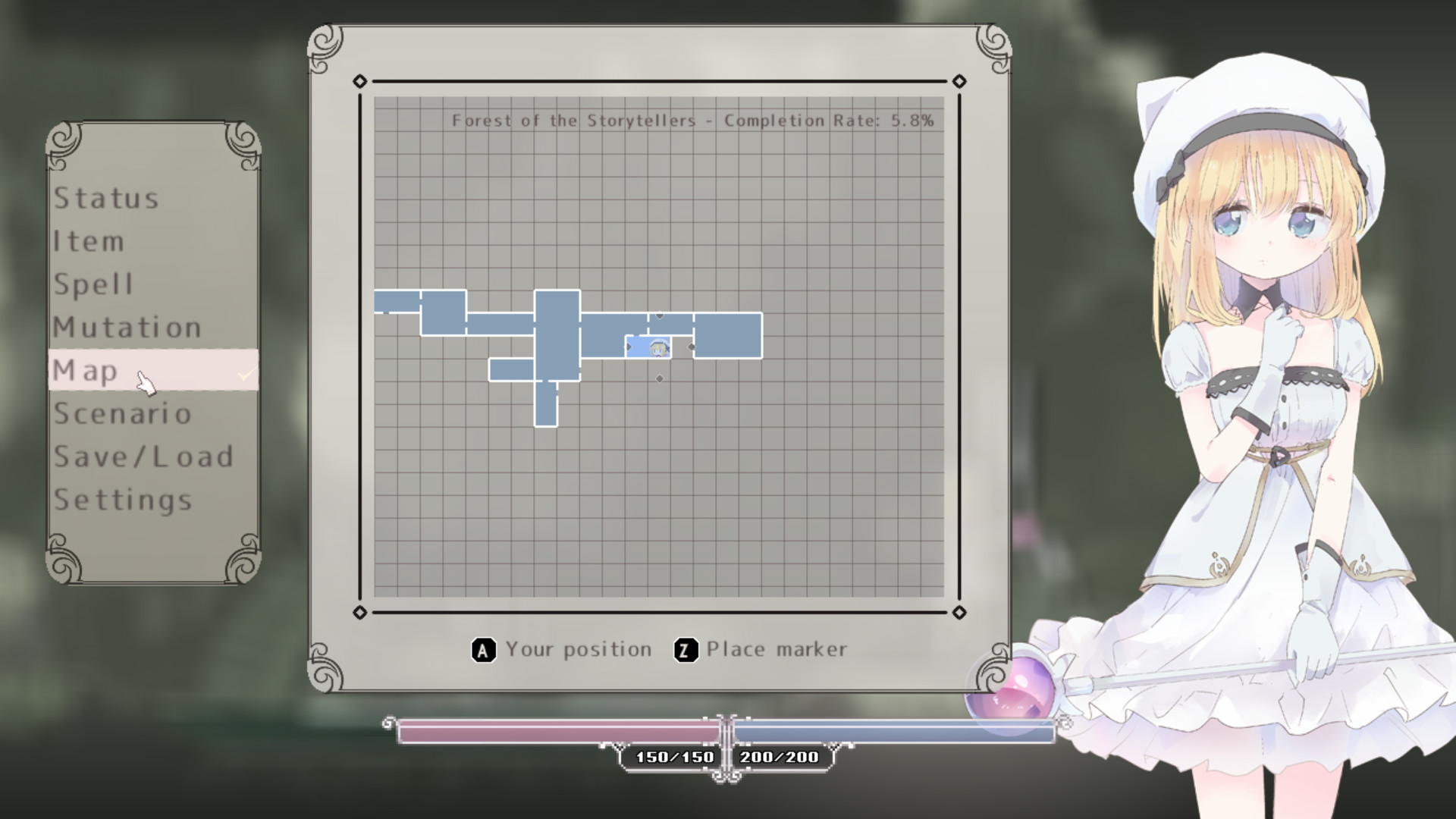Open the Spell menu
The width and height of the screenshot is (1456, 819).
click(93, 284)
